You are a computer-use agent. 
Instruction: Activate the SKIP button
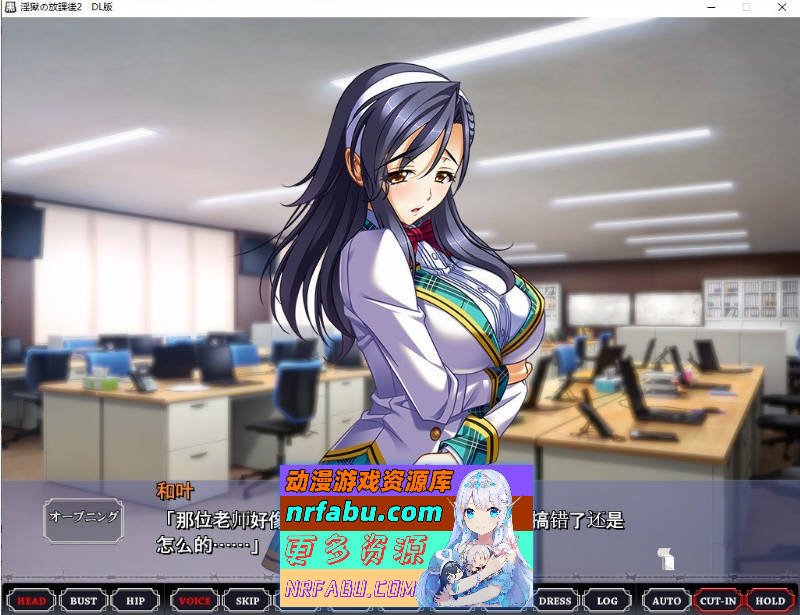(247, 601)
